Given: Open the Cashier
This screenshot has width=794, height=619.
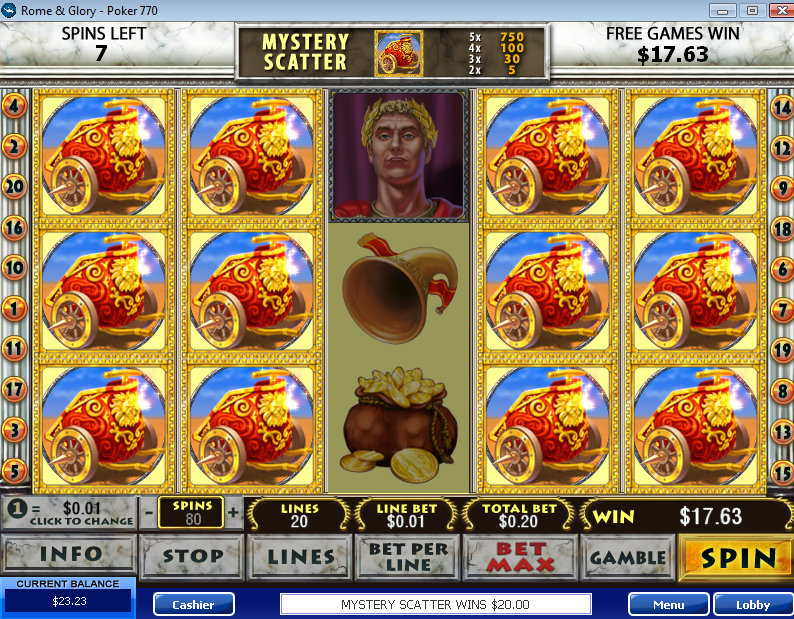Looking at the screenshot, I should [193, 604].
